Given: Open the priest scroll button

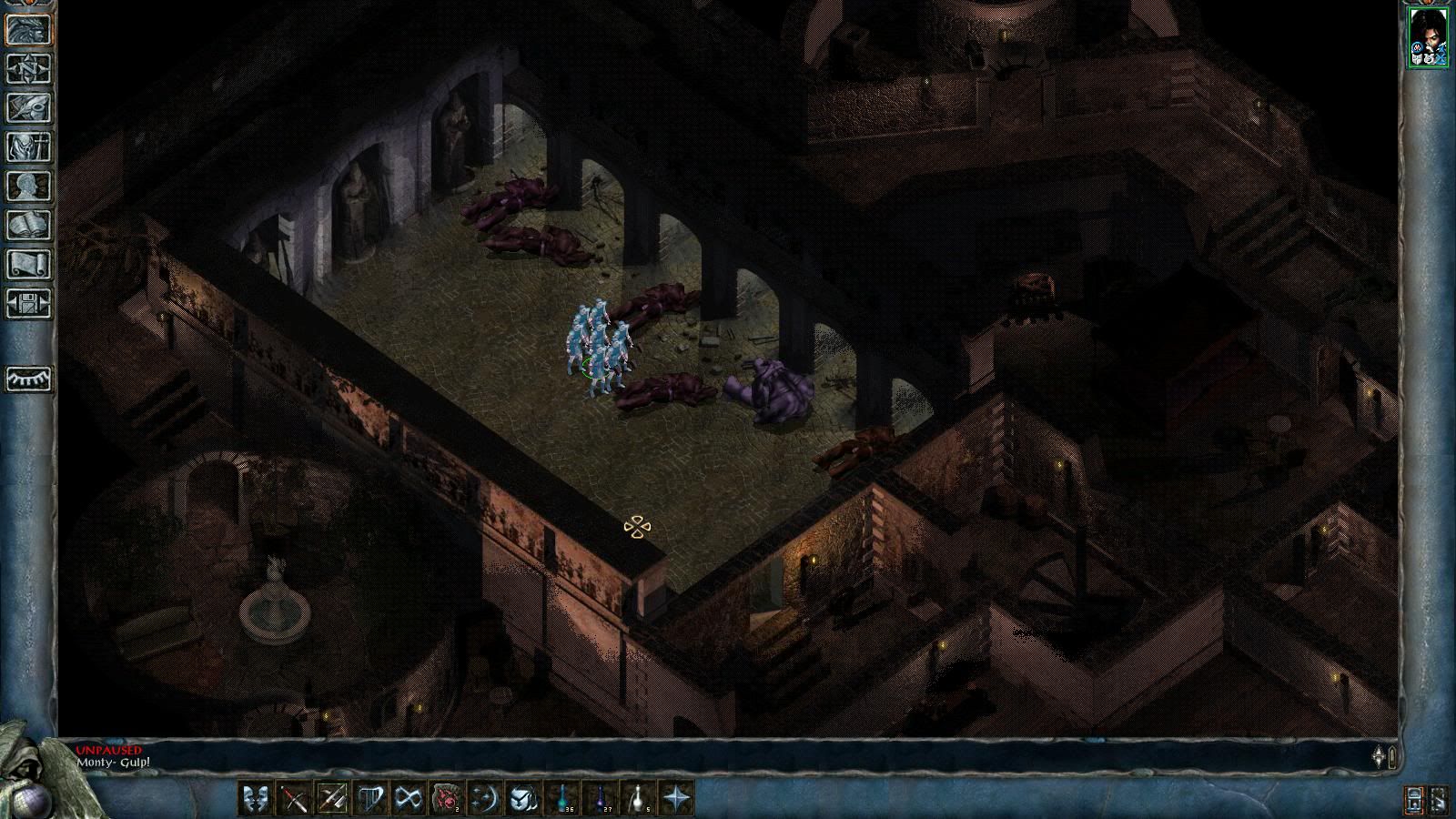Looking at the screenshot, I should coord(29,265).
